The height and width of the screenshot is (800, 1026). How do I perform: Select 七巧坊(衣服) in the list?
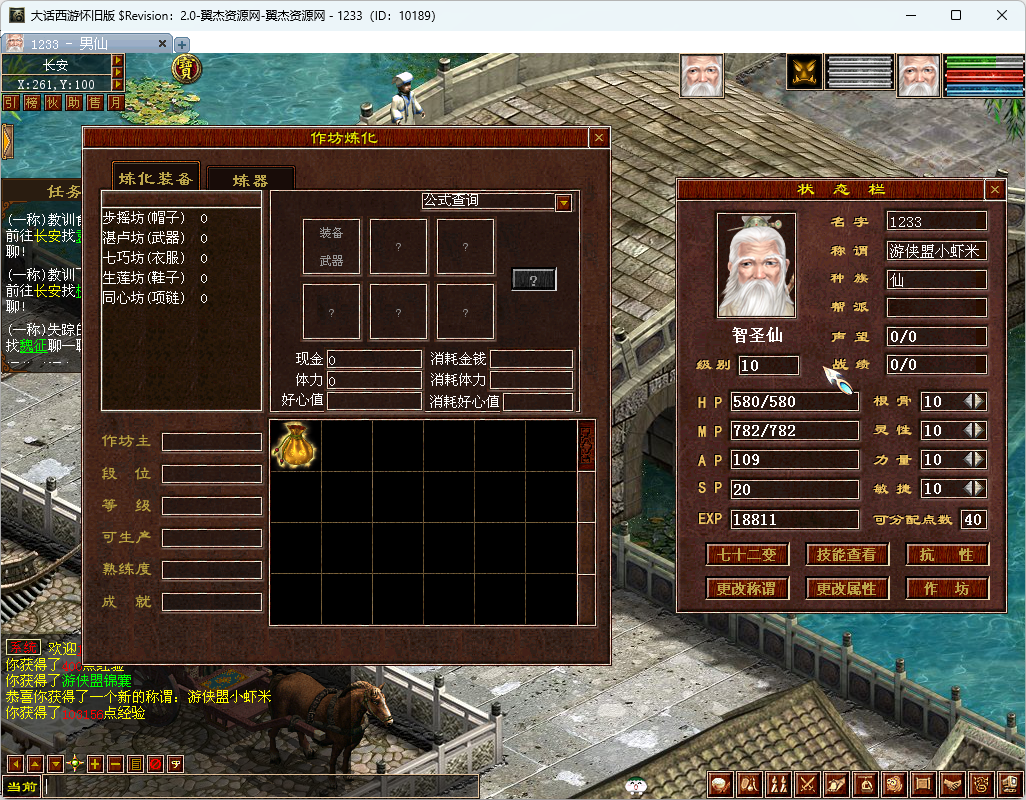144,258
